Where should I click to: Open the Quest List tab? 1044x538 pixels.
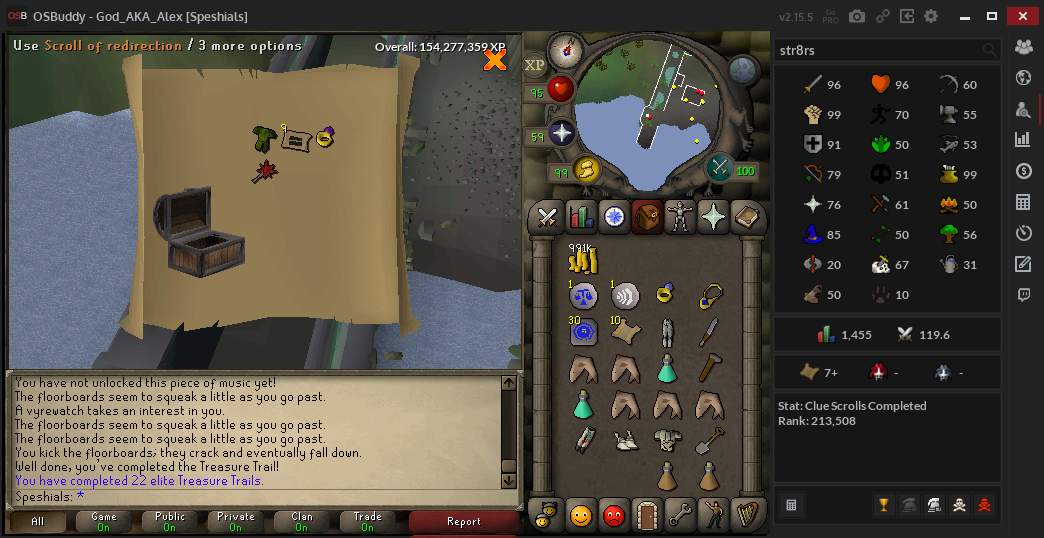(x=613, y=216)
